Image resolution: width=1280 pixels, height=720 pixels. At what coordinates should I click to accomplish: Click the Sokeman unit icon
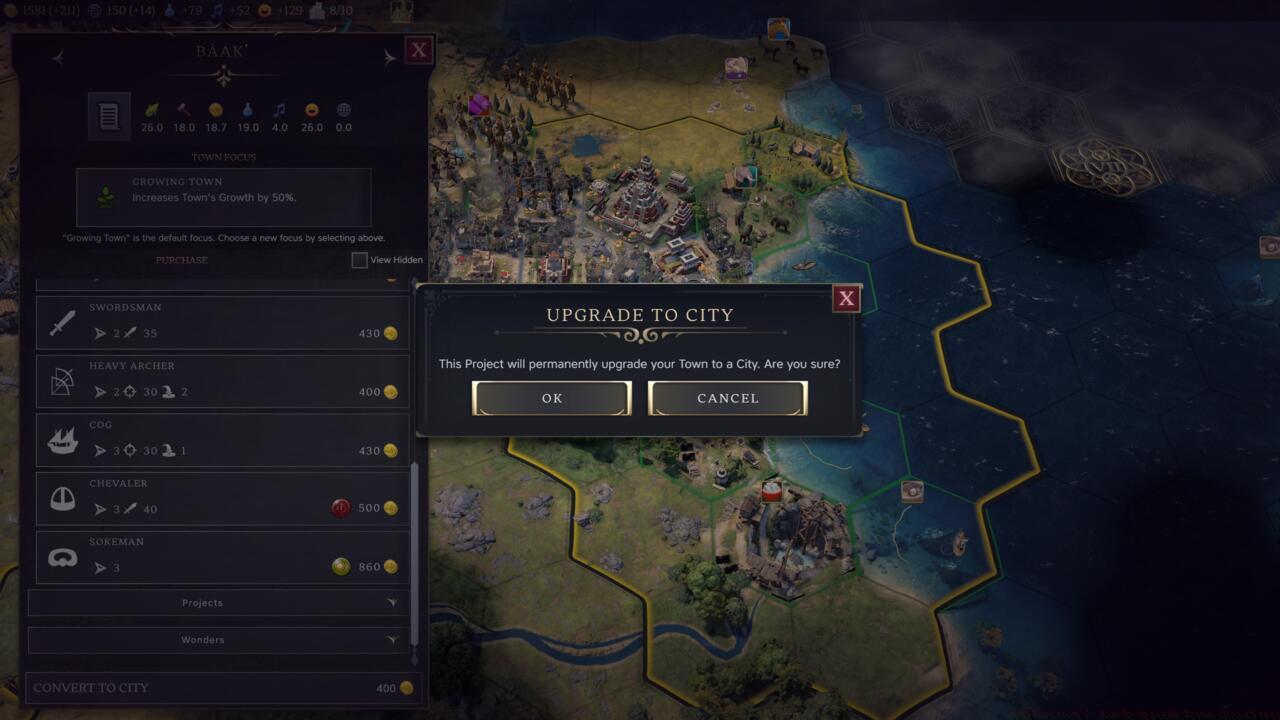(60, 556)
